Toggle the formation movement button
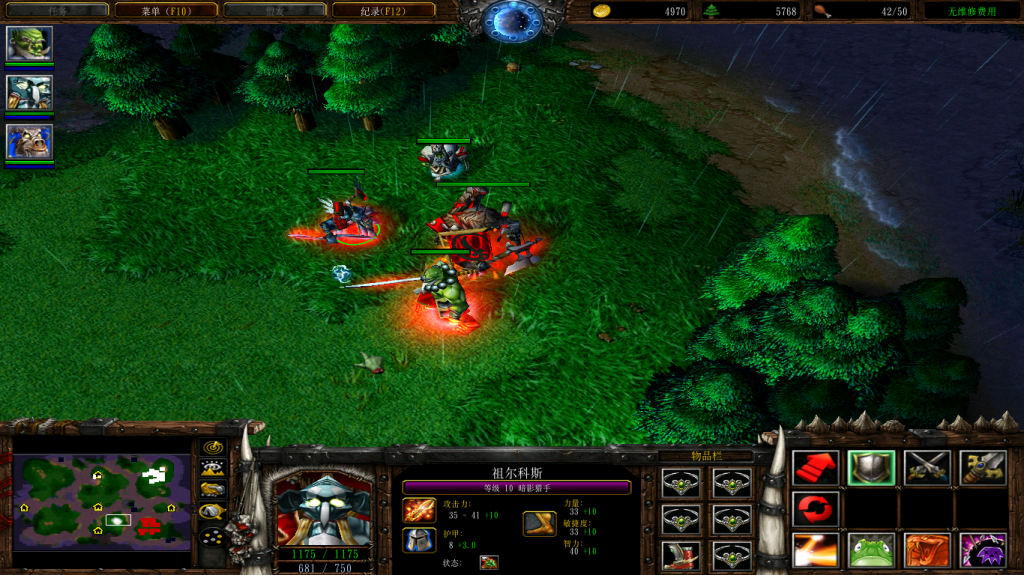 point(213,536)
